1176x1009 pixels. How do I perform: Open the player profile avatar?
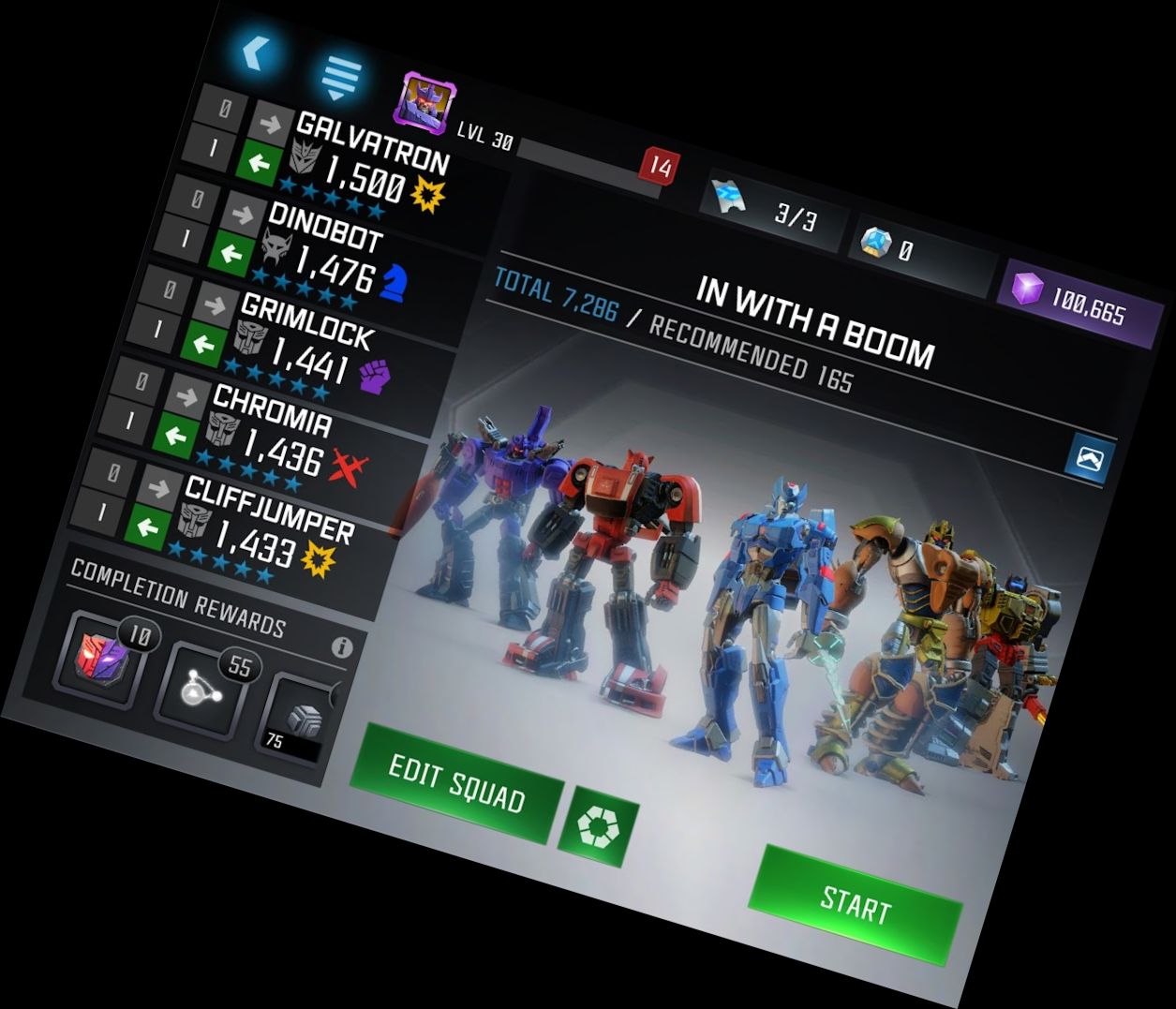424,101
